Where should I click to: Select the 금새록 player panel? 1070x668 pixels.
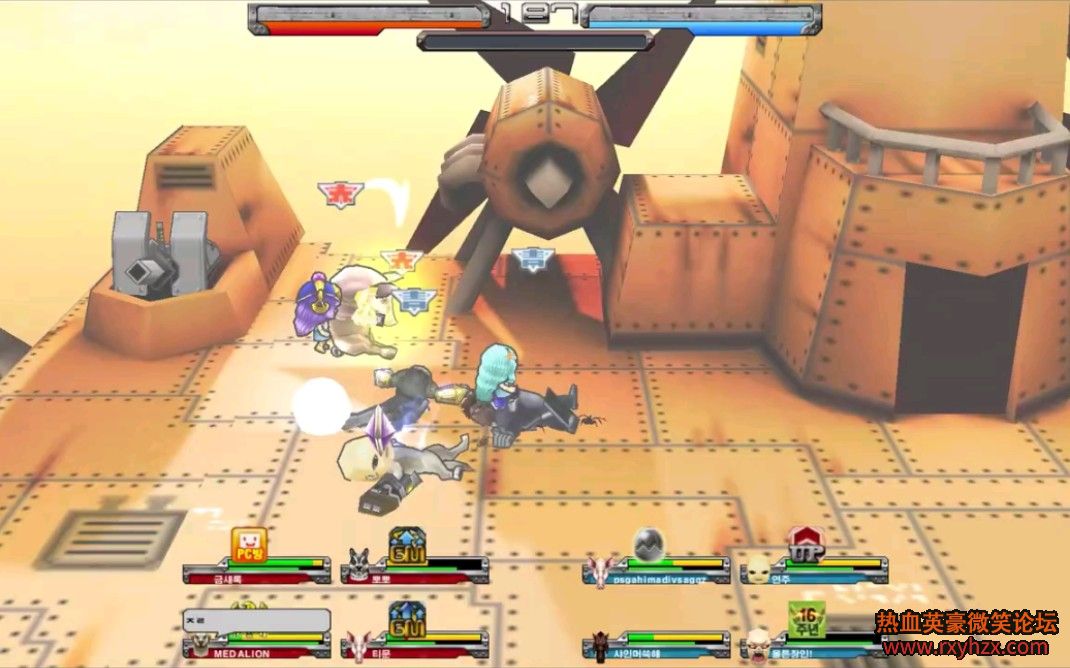[256, 571]
